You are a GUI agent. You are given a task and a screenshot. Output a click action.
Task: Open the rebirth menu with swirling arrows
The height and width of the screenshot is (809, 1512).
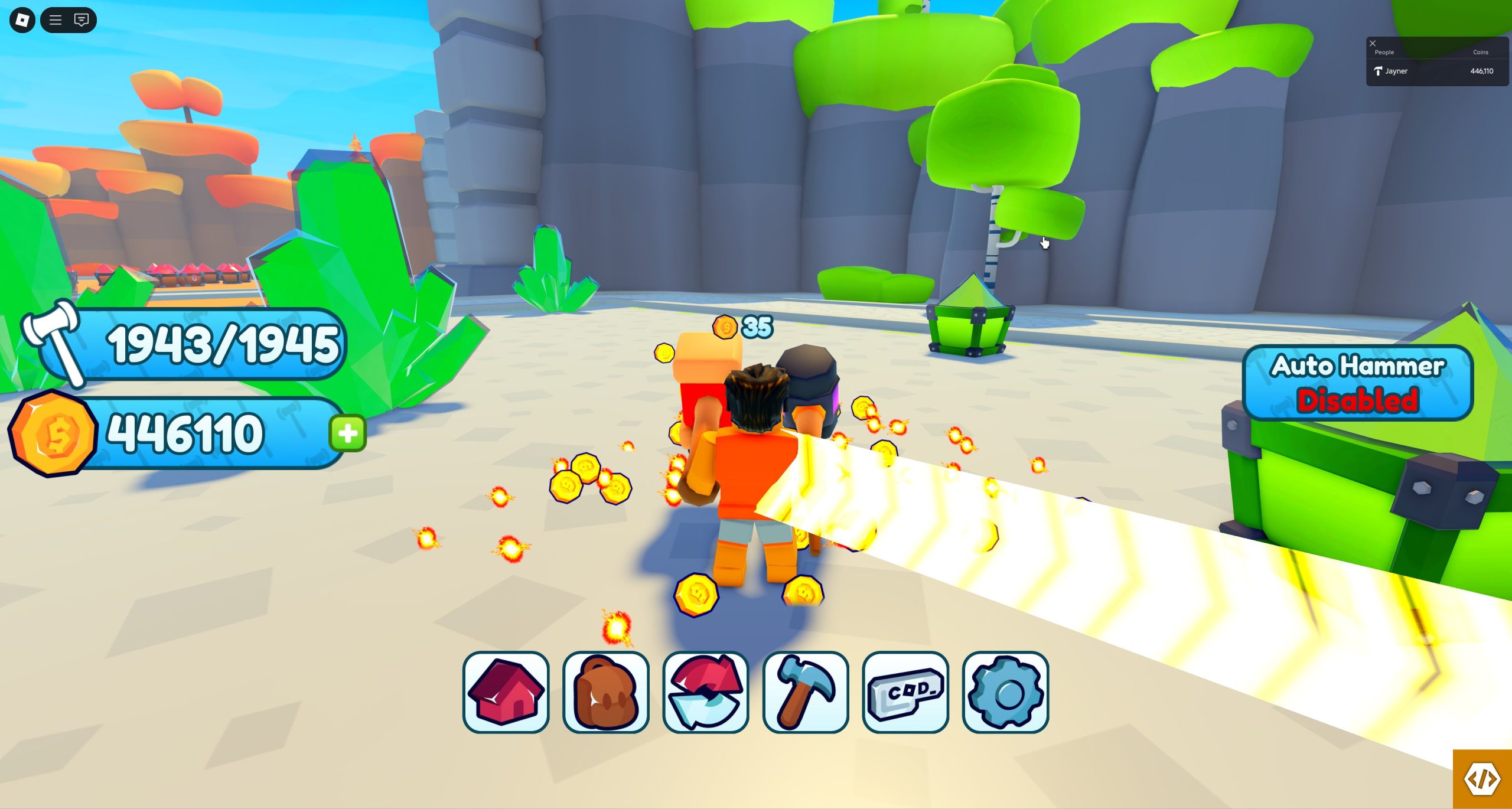coord(705,692)
